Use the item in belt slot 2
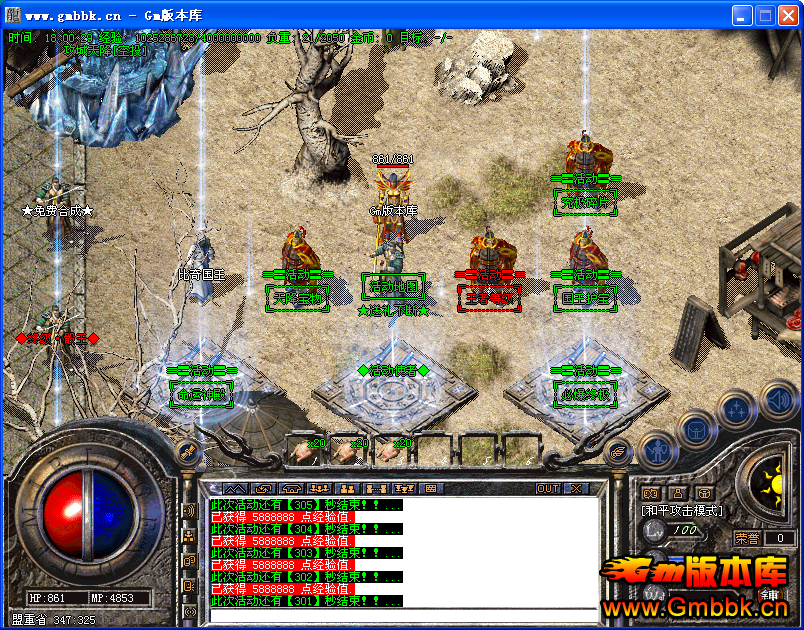 346,451
